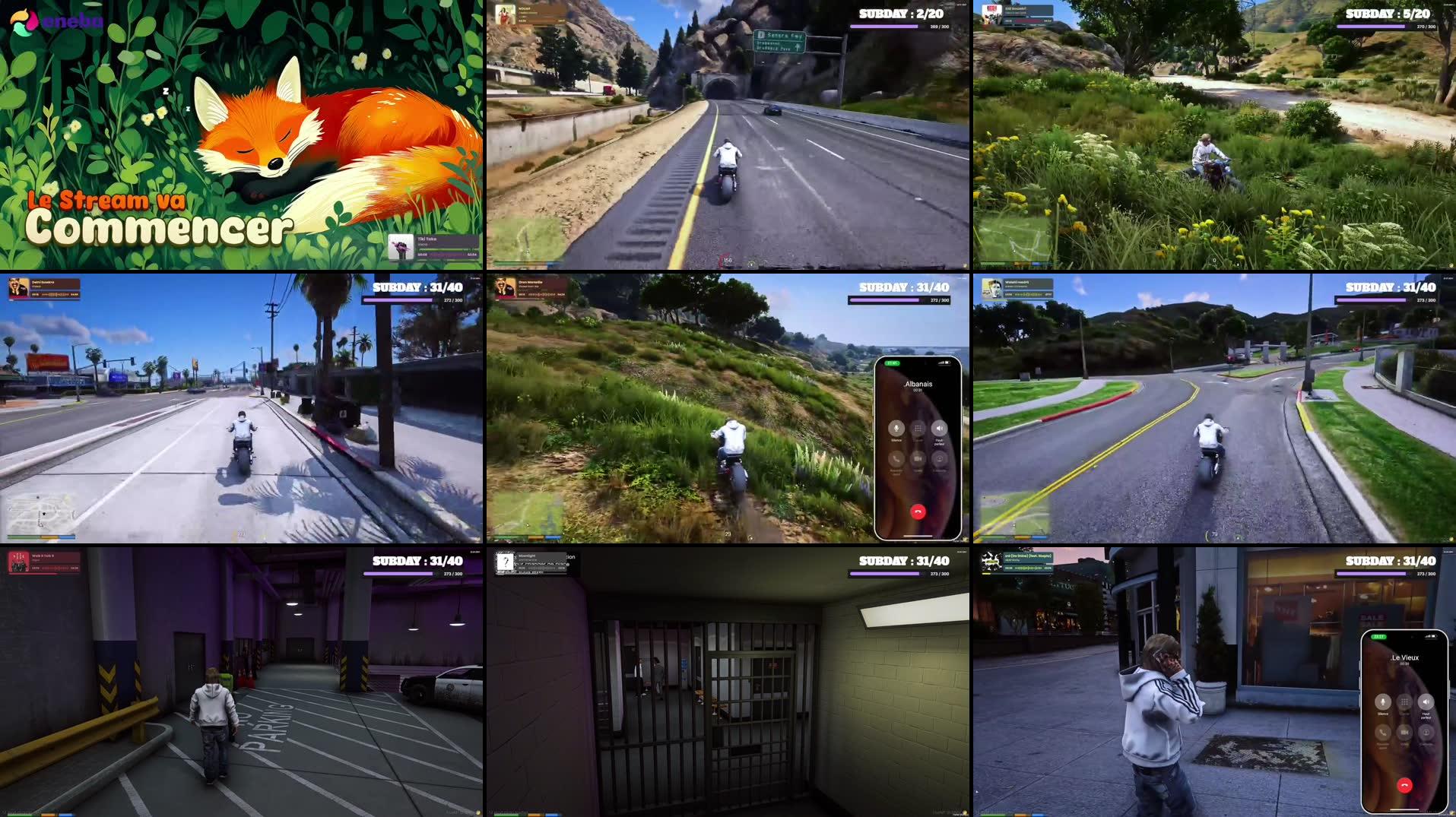Start a video call on the Le Vieux call
The image size is (1456, 817).
pos(1404,733)
